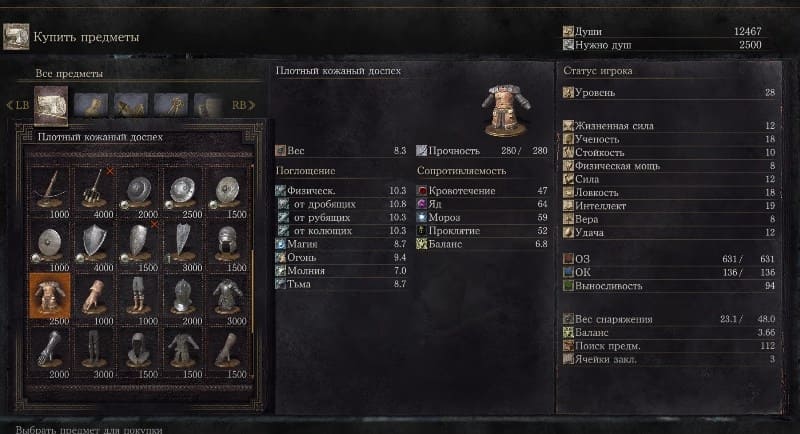
Task: Select the leather boots priced 1000
Action: tap(139, 295)
